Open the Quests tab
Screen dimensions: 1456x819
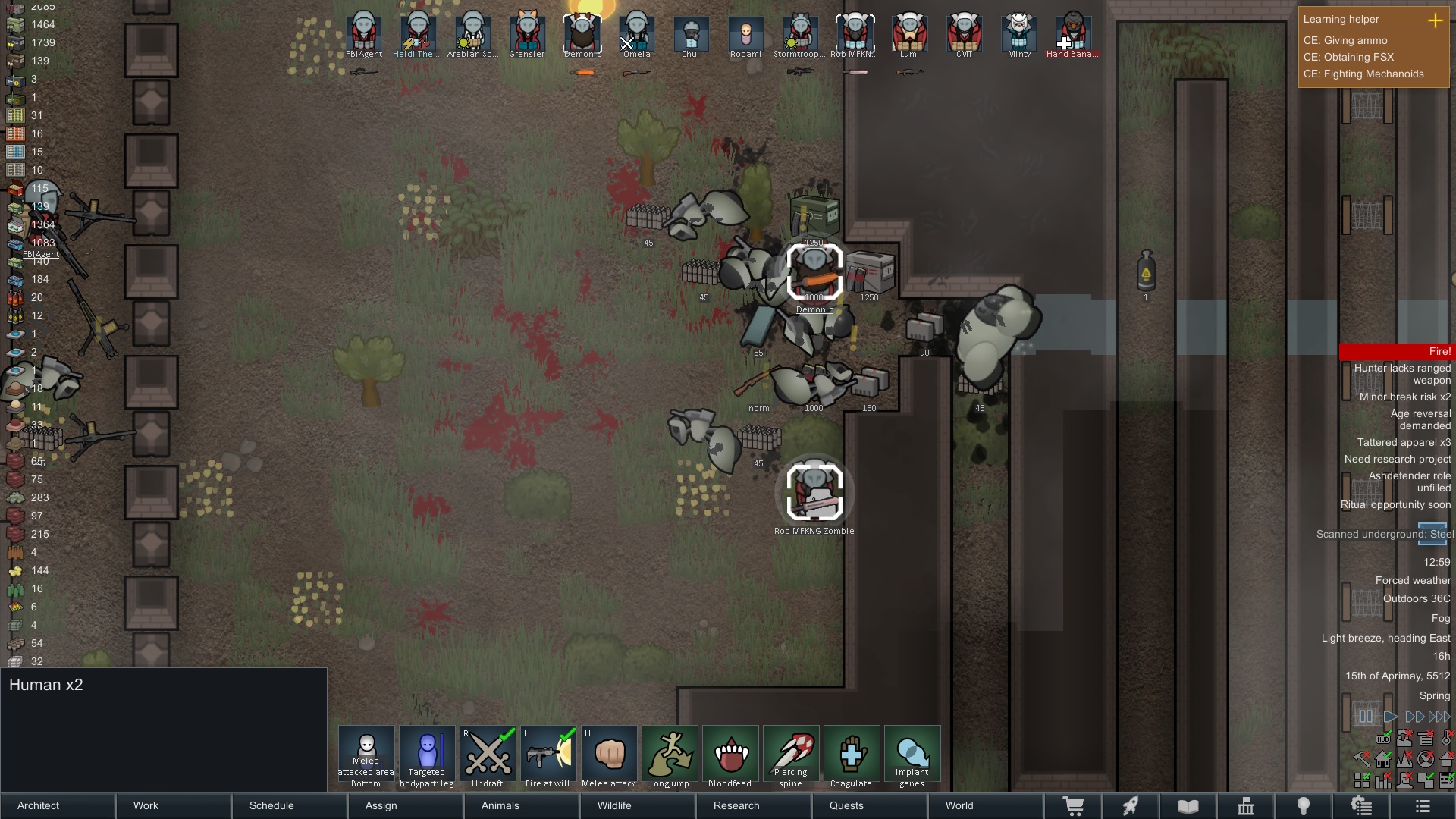tap(869, 805)
